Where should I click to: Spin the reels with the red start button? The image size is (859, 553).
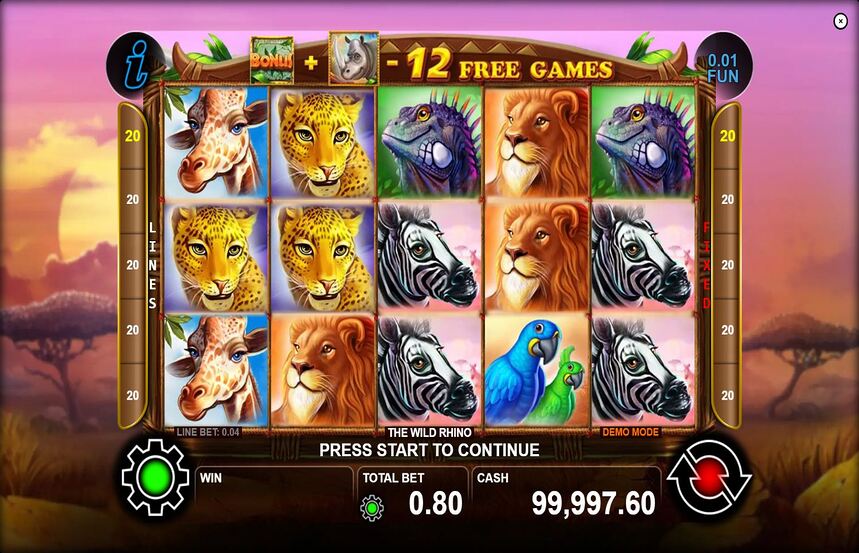tap(708, 478)
